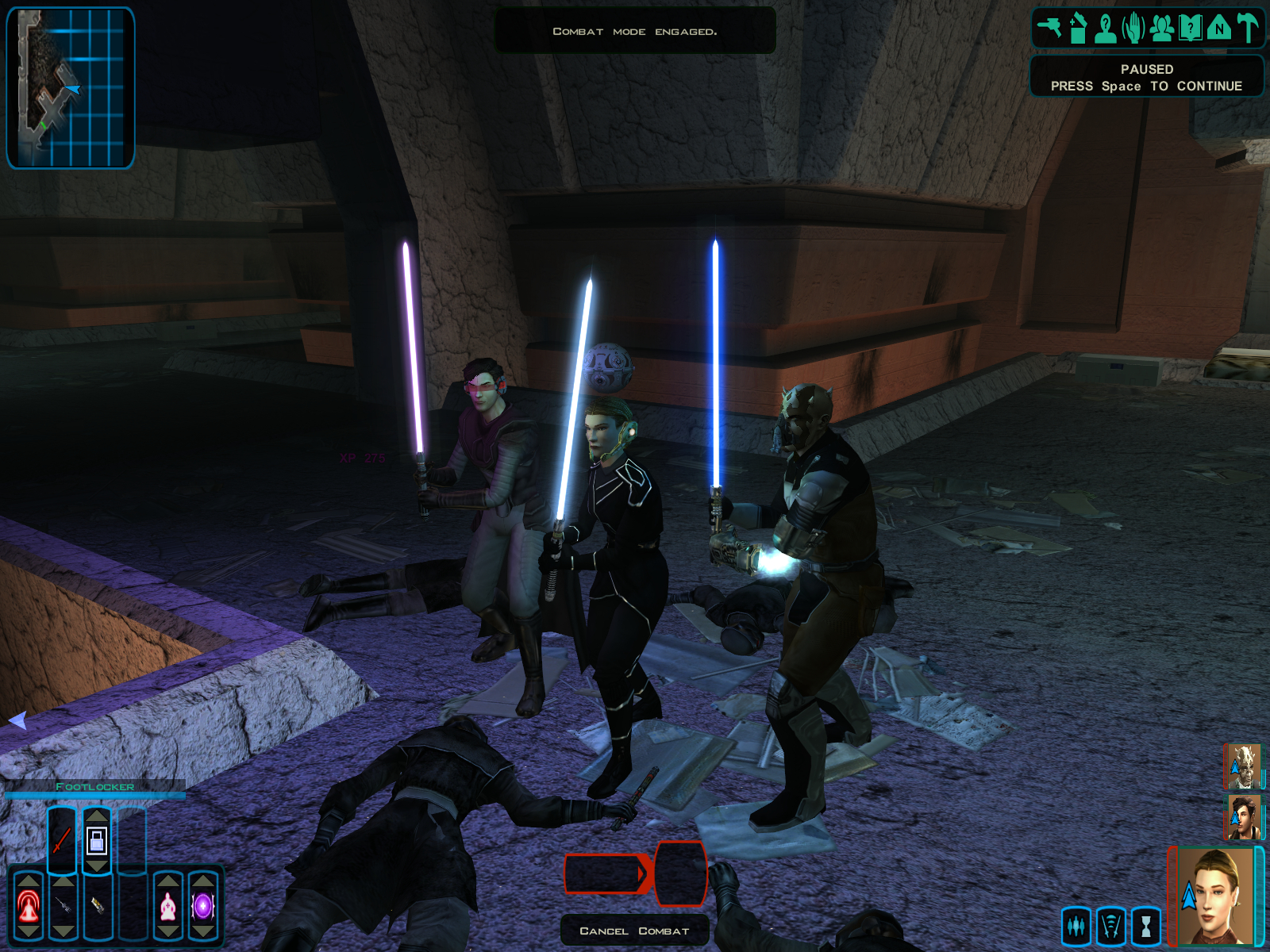Open the inventory container icon
Image resolution: width=1270 pixels, height=952 pixels.
tap(1077, 28)
